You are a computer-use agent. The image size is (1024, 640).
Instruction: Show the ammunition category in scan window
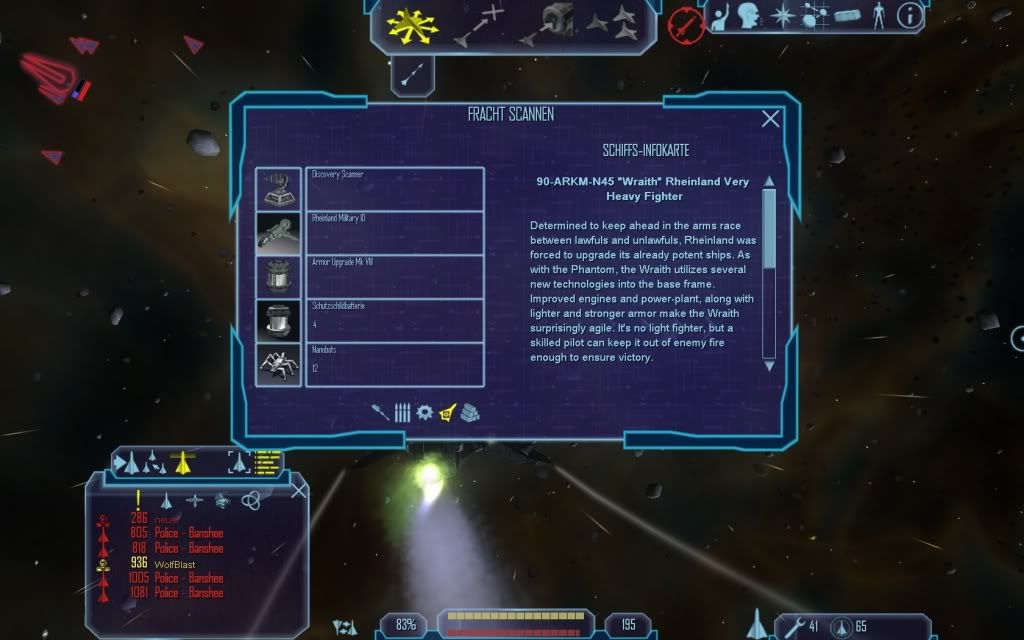402,412
